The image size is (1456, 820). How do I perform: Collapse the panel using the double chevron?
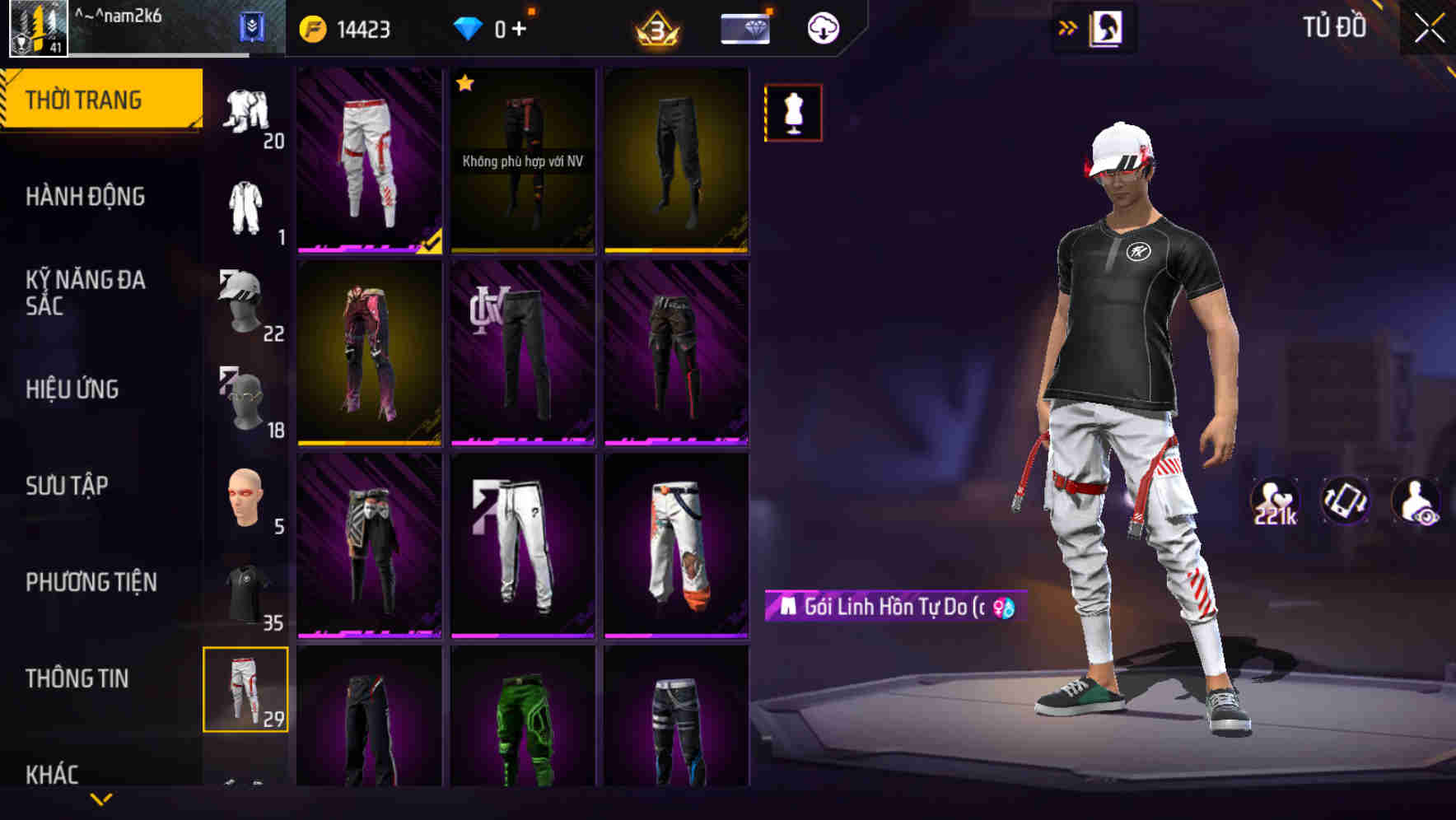click(x=1068, y=27)
